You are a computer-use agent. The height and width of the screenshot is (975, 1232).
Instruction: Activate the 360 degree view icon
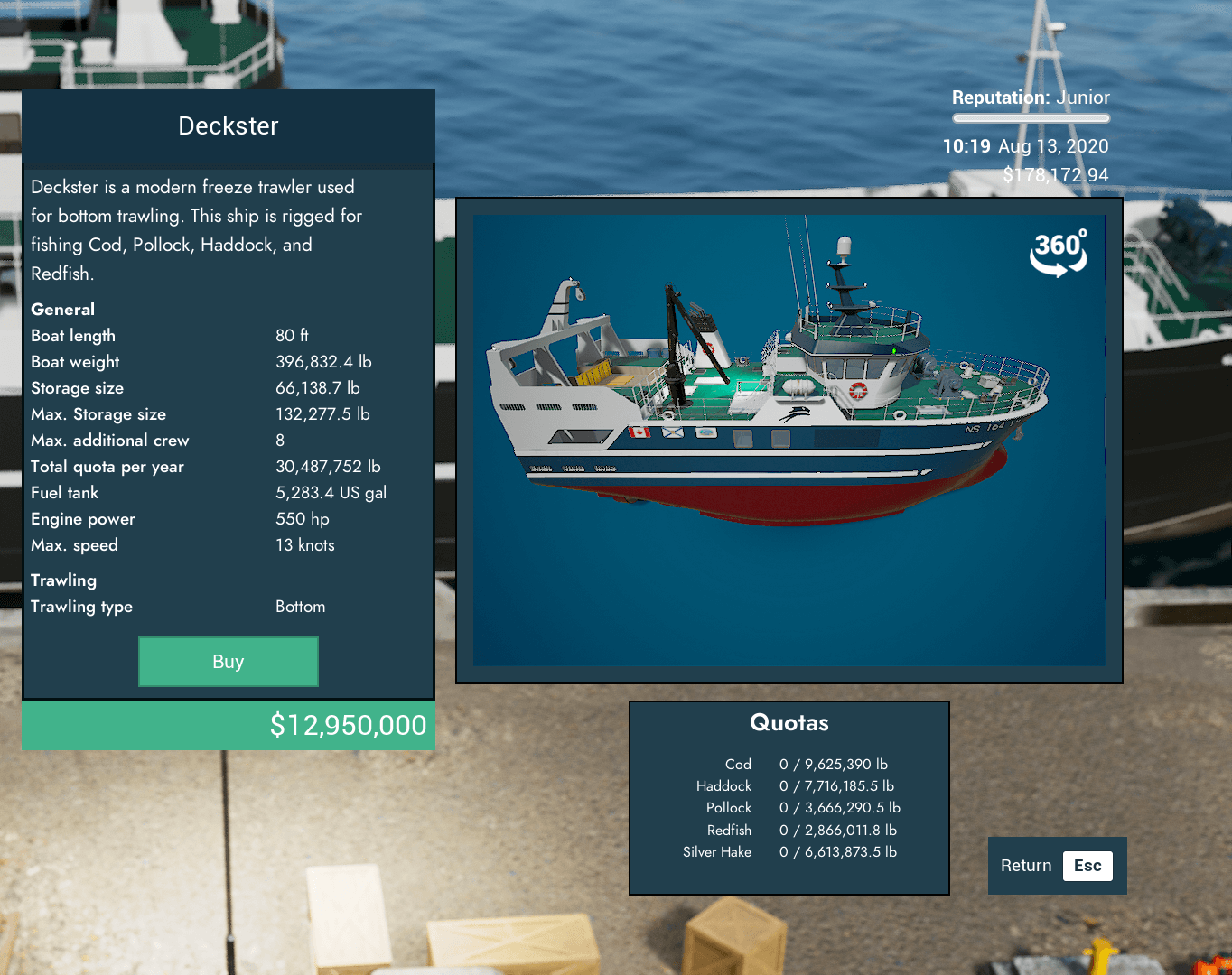[x=1059, y=254]
